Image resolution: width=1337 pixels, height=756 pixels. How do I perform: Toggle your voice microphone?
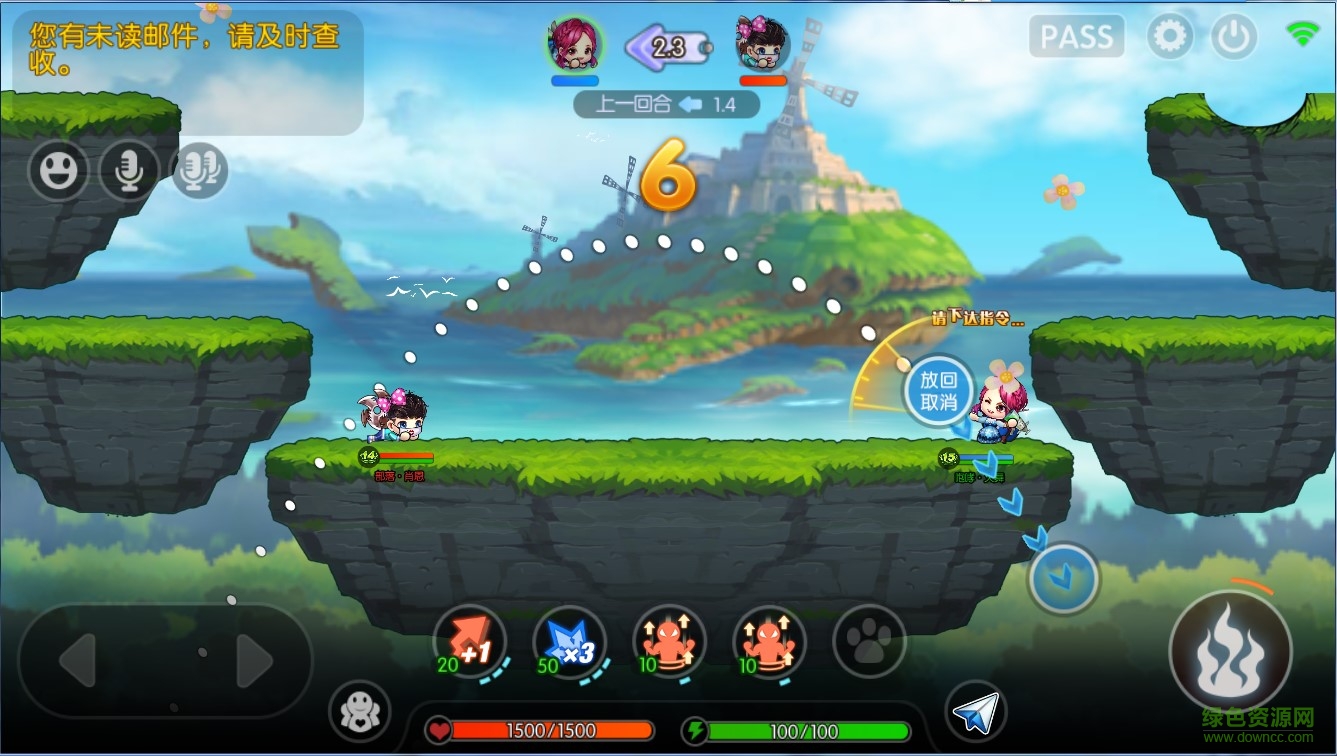click(x=128, y=170)
